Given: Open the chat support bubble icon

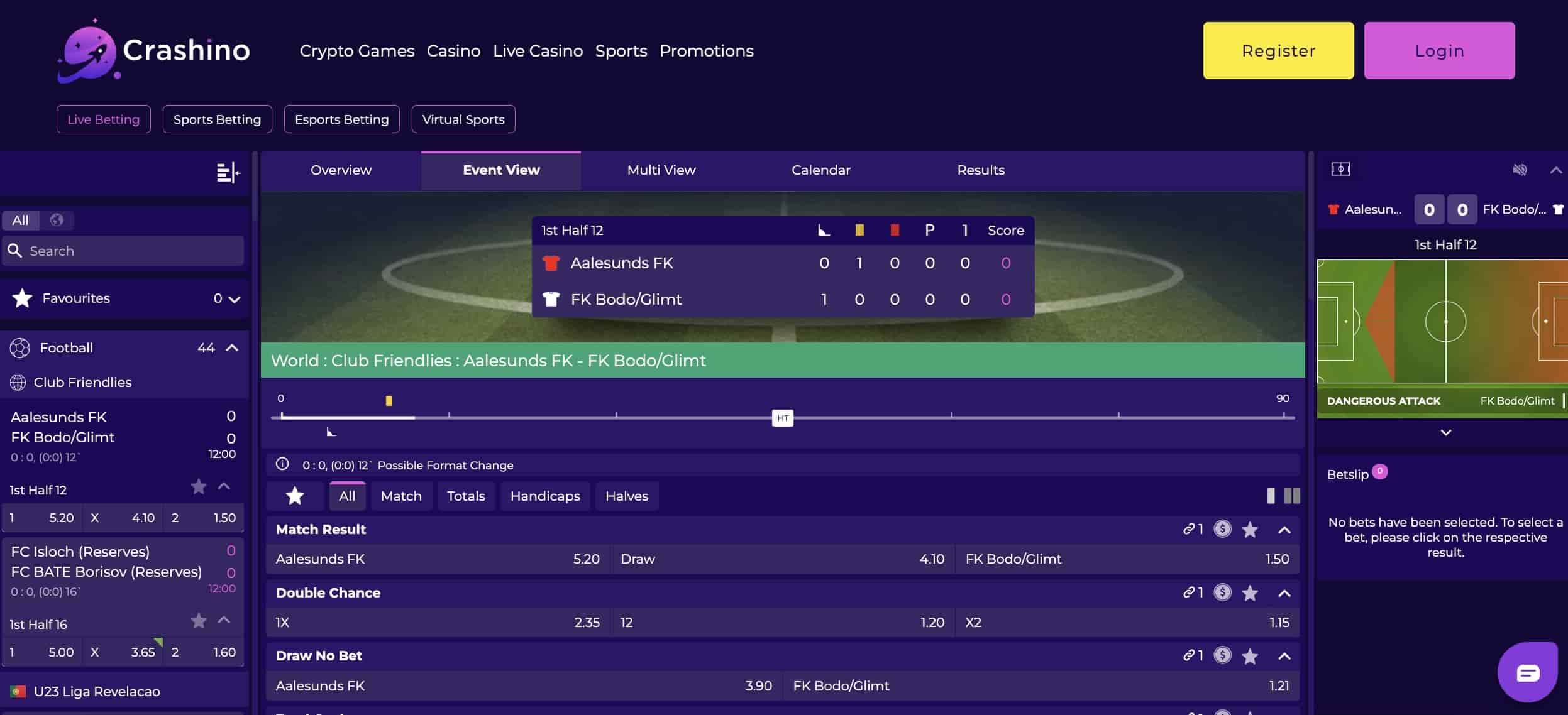Looking at the screenshot, I should [1528, 672].
